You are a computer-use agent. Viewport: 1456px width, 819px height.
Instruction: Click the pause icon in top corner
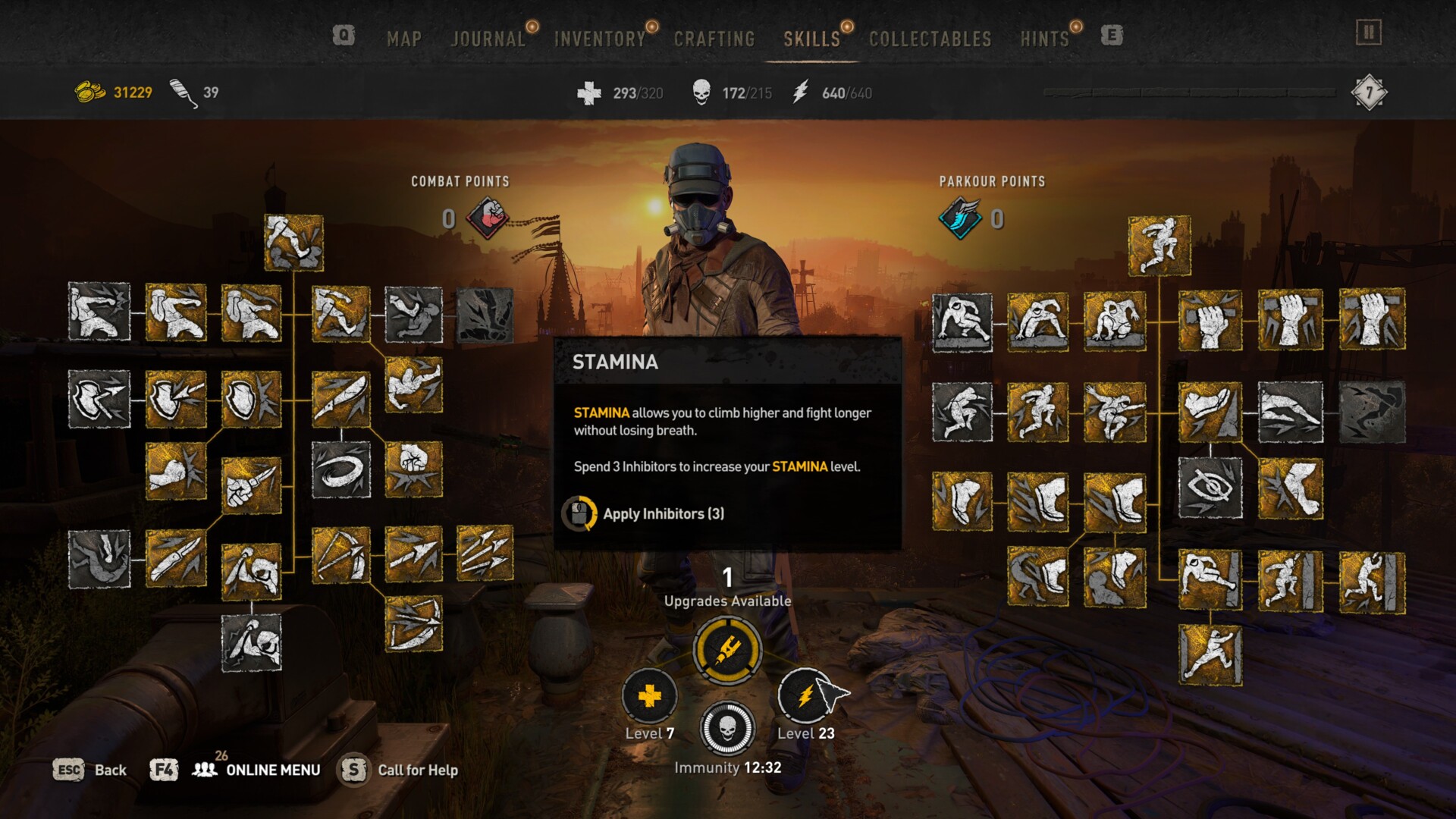[1369, 33]
